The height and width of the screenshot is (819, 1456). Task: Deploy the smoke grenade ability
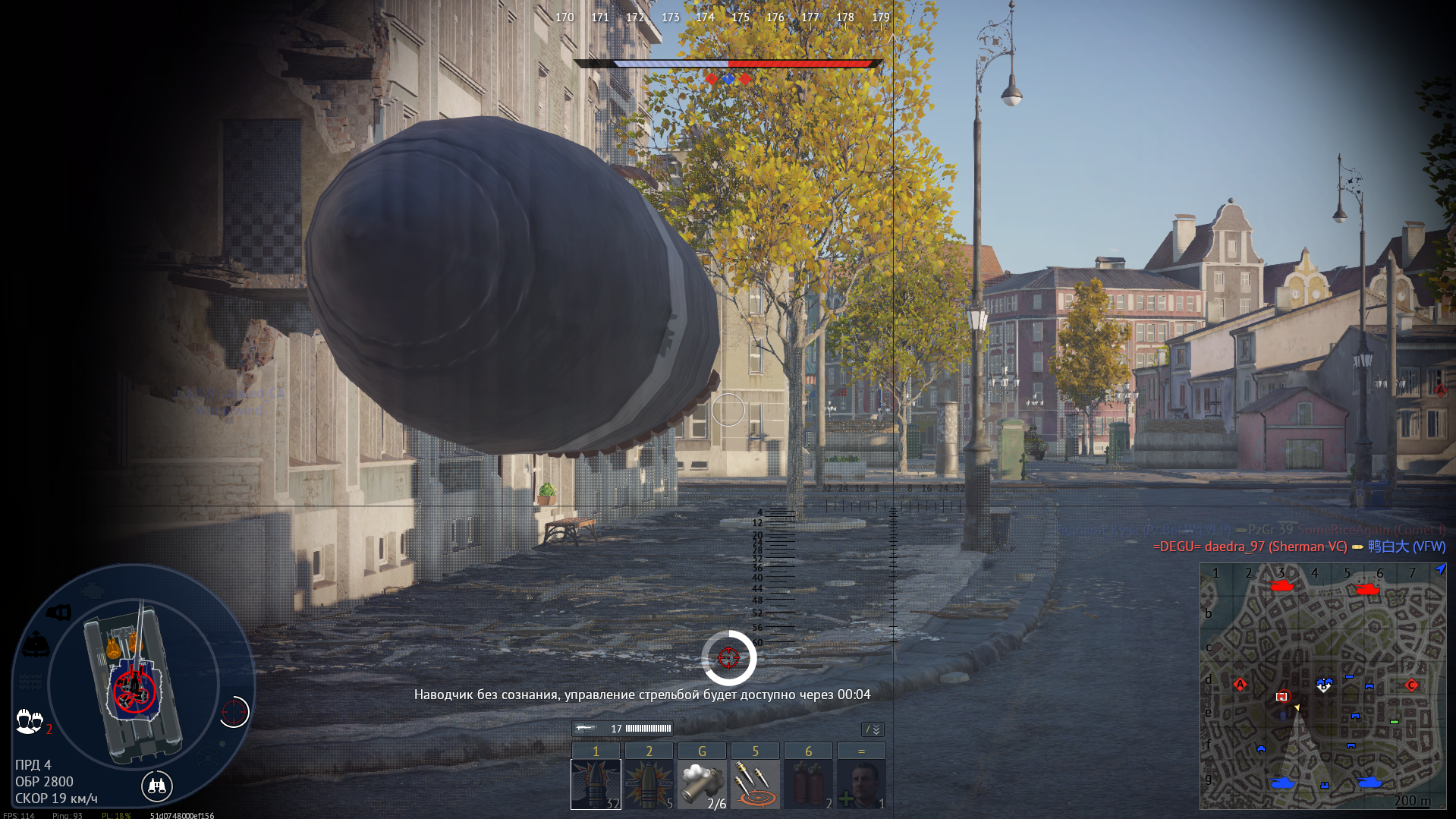point(702,784)
